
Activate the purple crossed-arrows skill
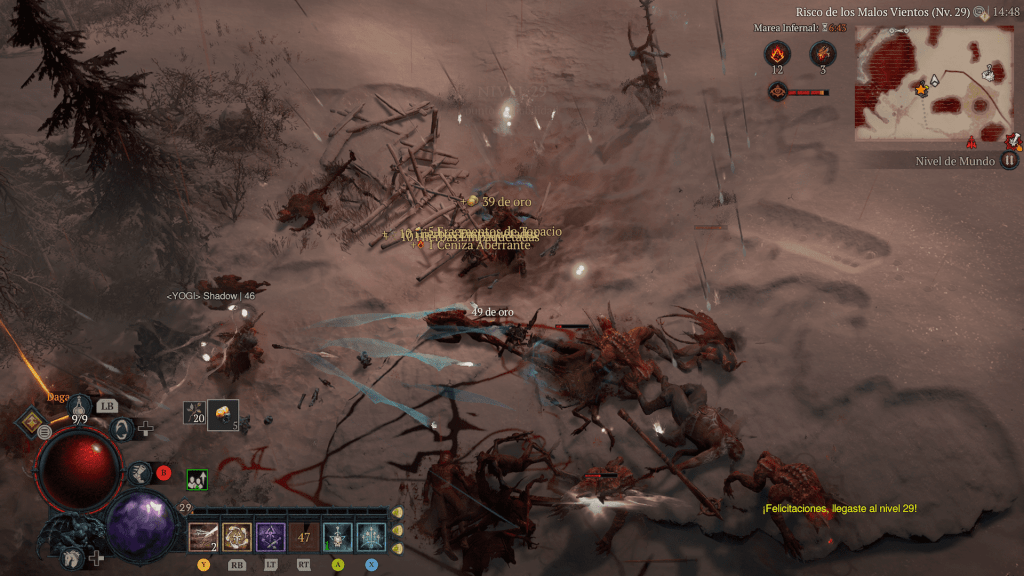(271, 537)
